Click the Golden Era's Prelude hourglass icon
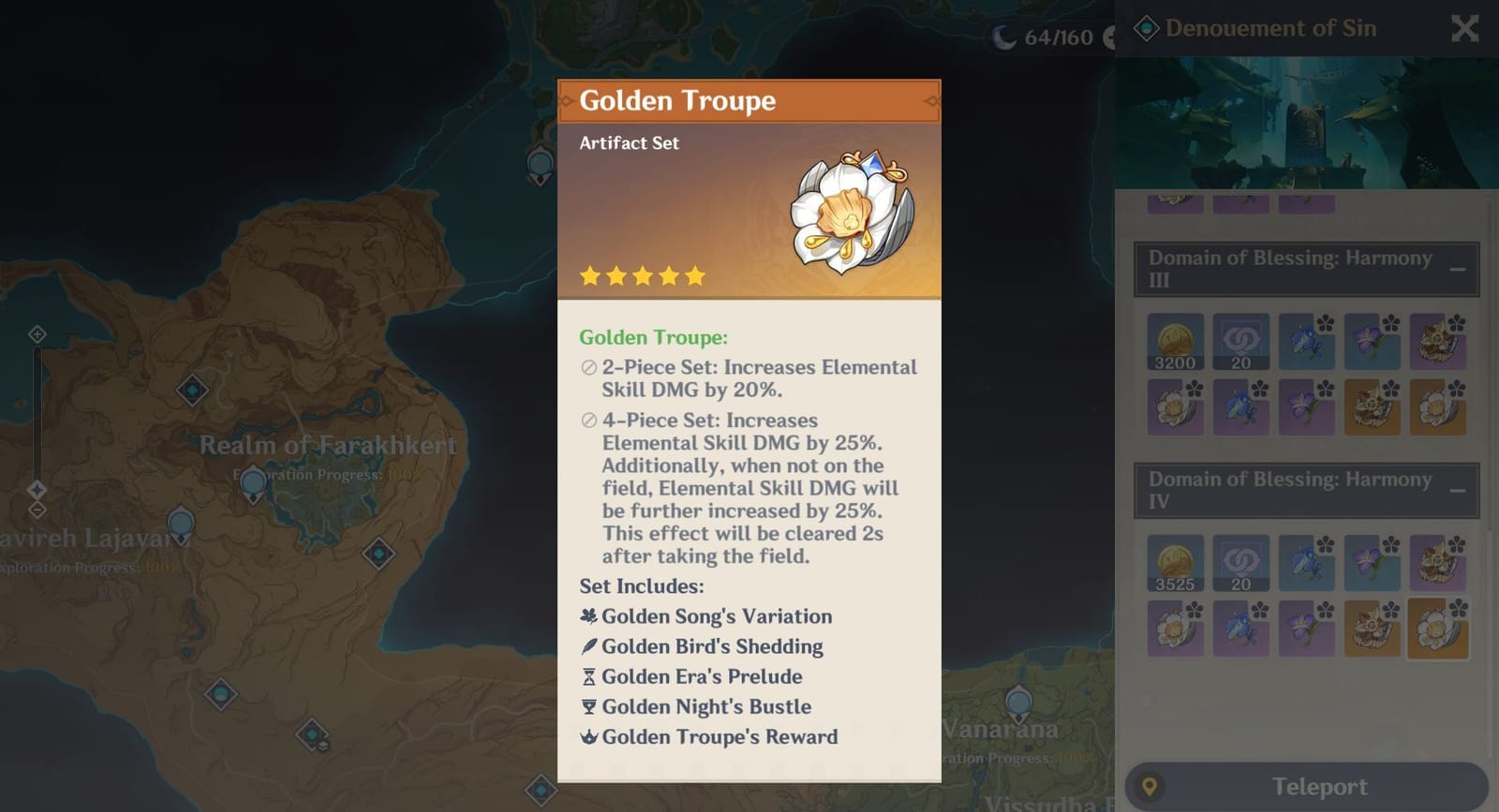 coord(588,676)
